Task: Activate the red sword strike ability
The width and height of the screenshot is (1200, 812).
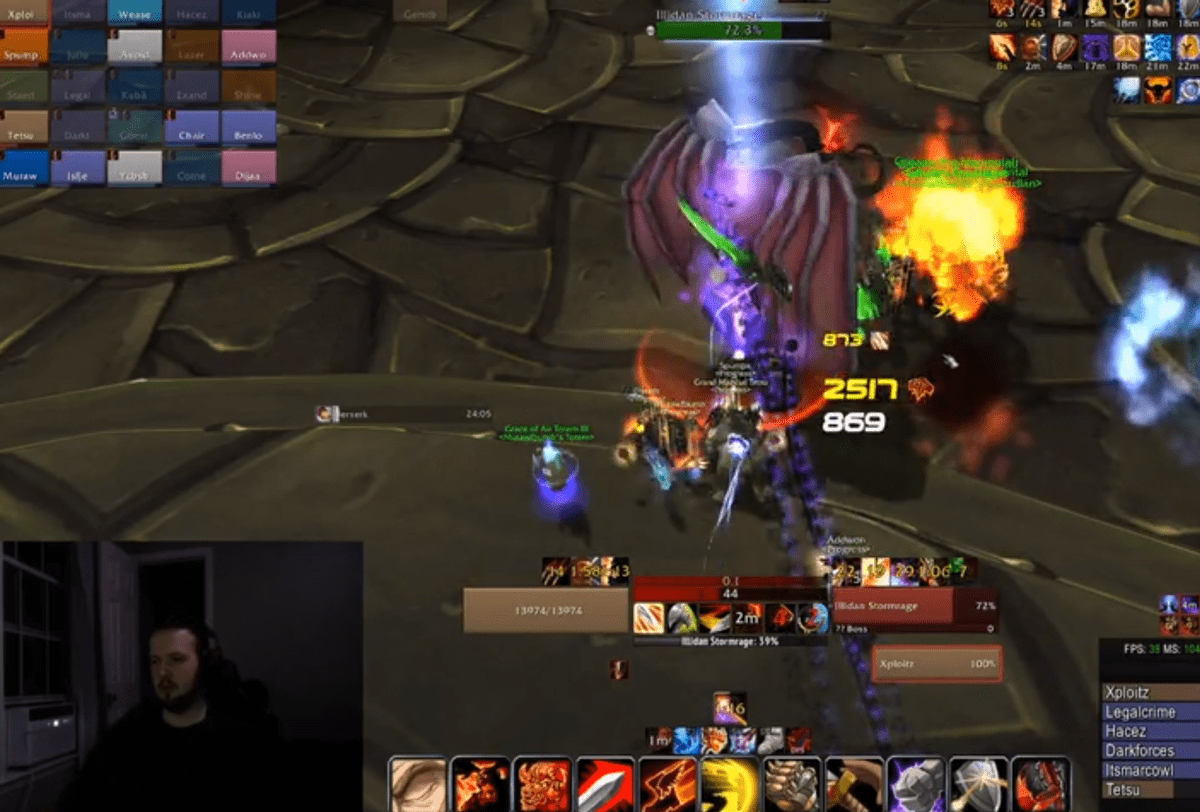Action: (605, 785)
